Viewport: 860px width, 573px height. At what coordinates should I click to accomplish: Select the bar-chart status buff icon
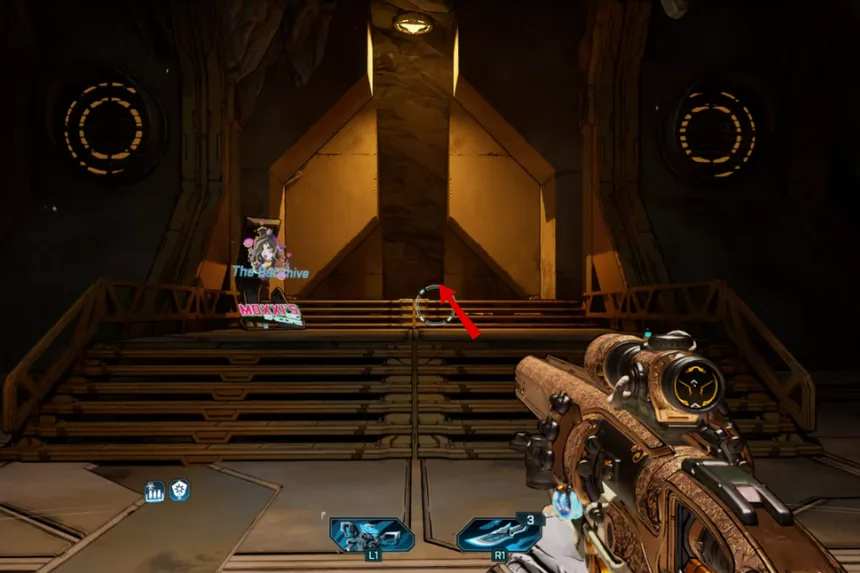tap(155, 491)
